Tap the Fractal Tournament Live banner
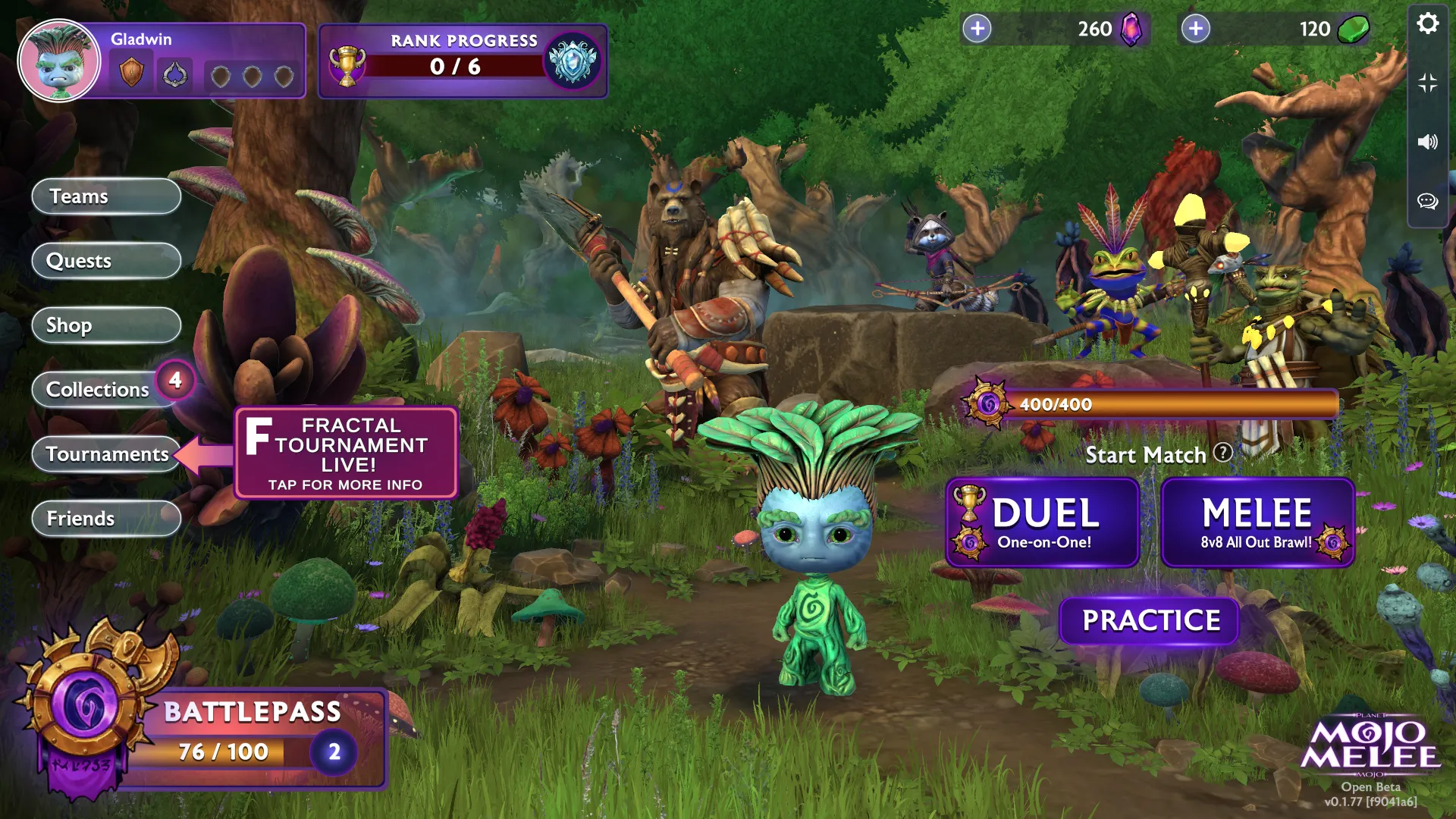Screen dimensions: 1456x819 click(x=347, y=453)
